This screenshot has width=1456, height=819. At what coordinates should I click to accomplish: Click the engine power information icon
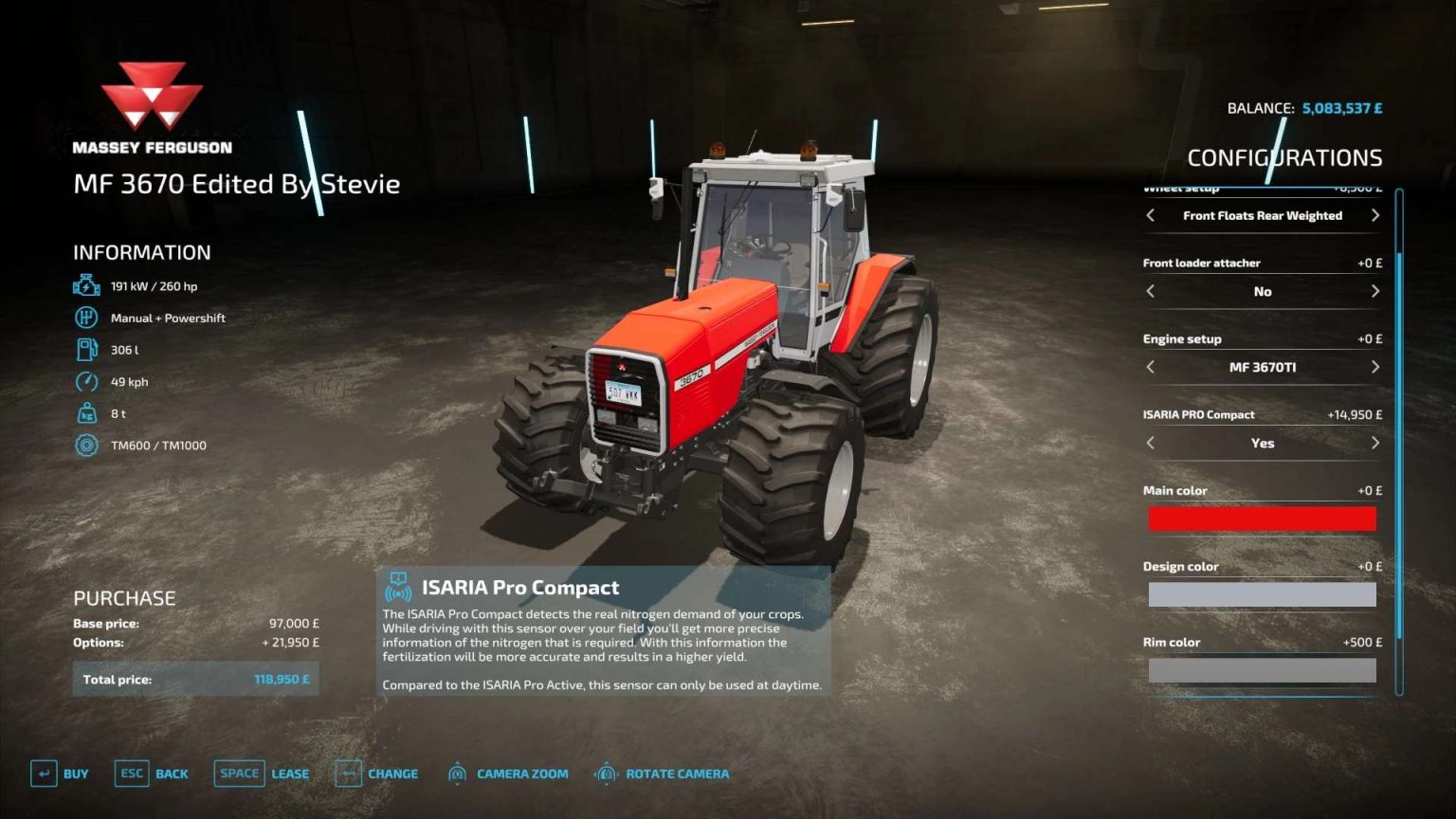tap(86, 284)
